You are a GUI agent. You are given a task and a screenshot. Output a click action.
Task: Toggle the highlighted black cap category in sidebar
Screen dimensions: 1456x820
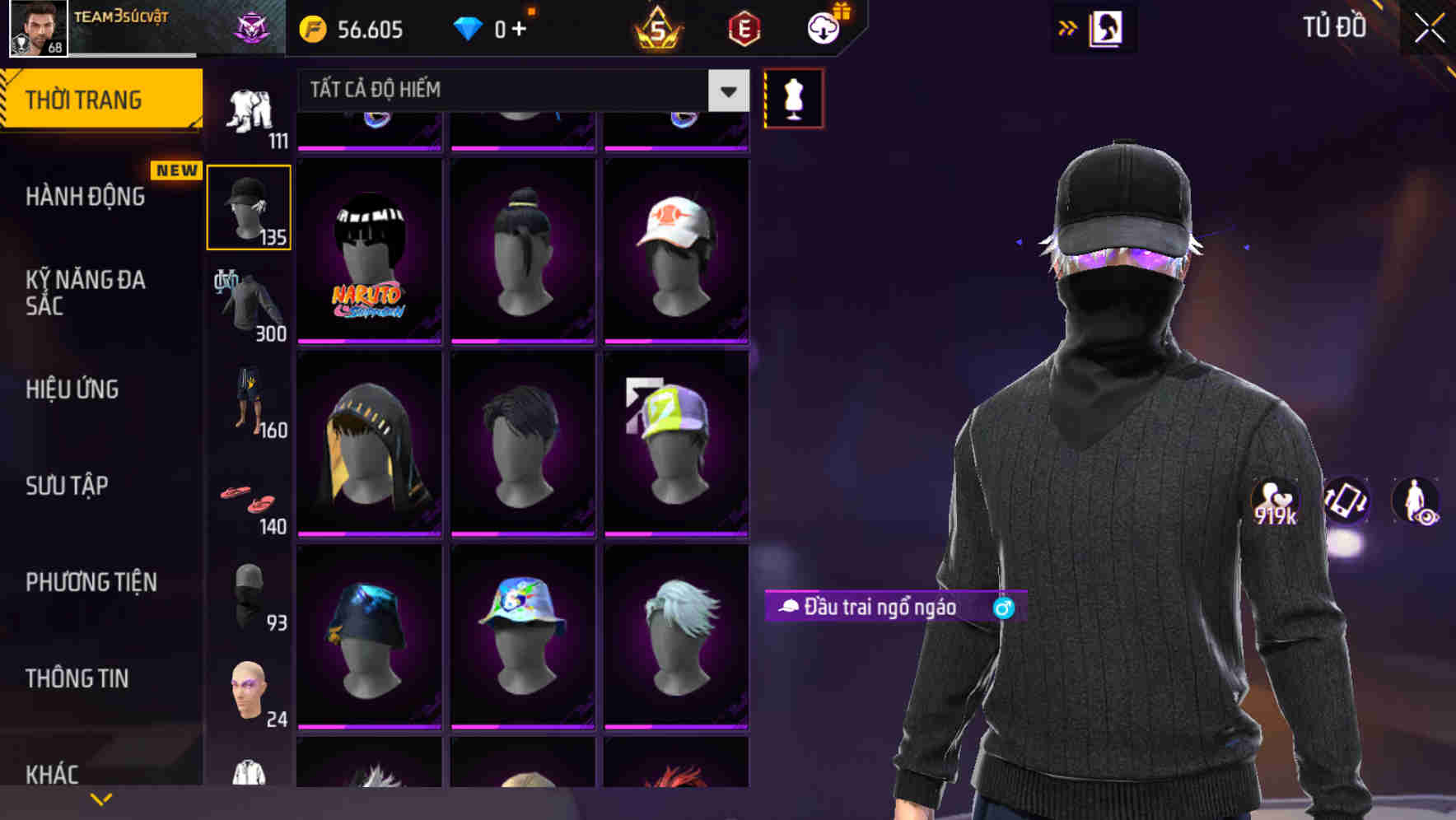point(249,206)
